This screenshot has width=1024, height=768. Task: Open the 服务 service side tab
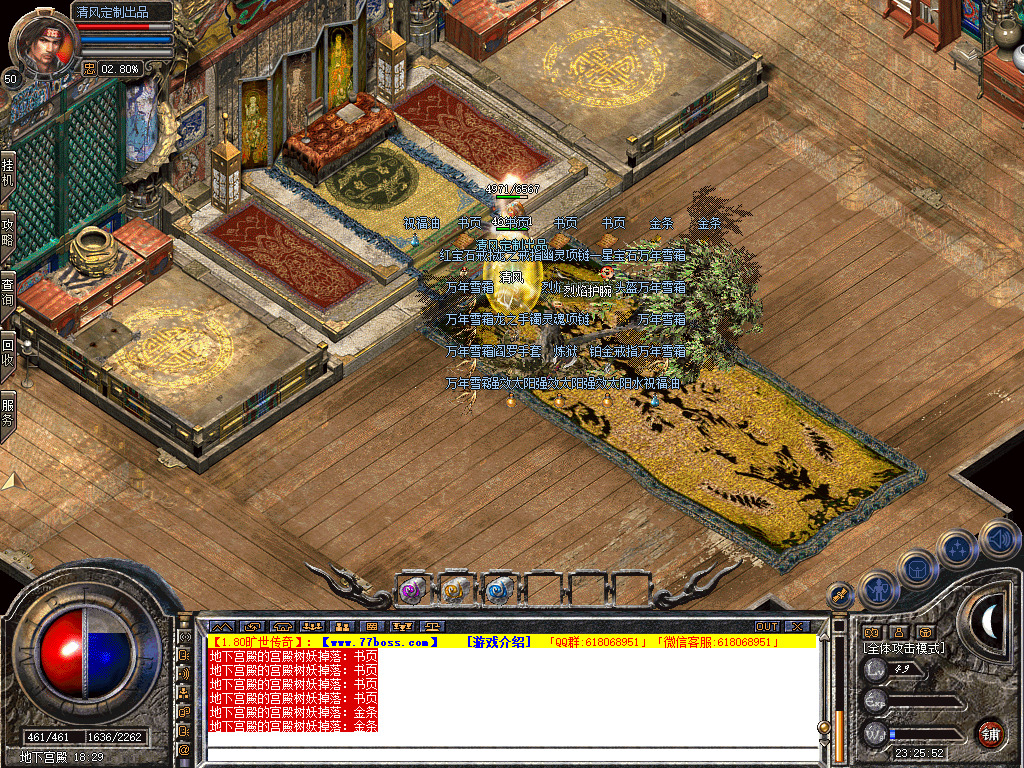pyautogui.click(x=8, y=411)
